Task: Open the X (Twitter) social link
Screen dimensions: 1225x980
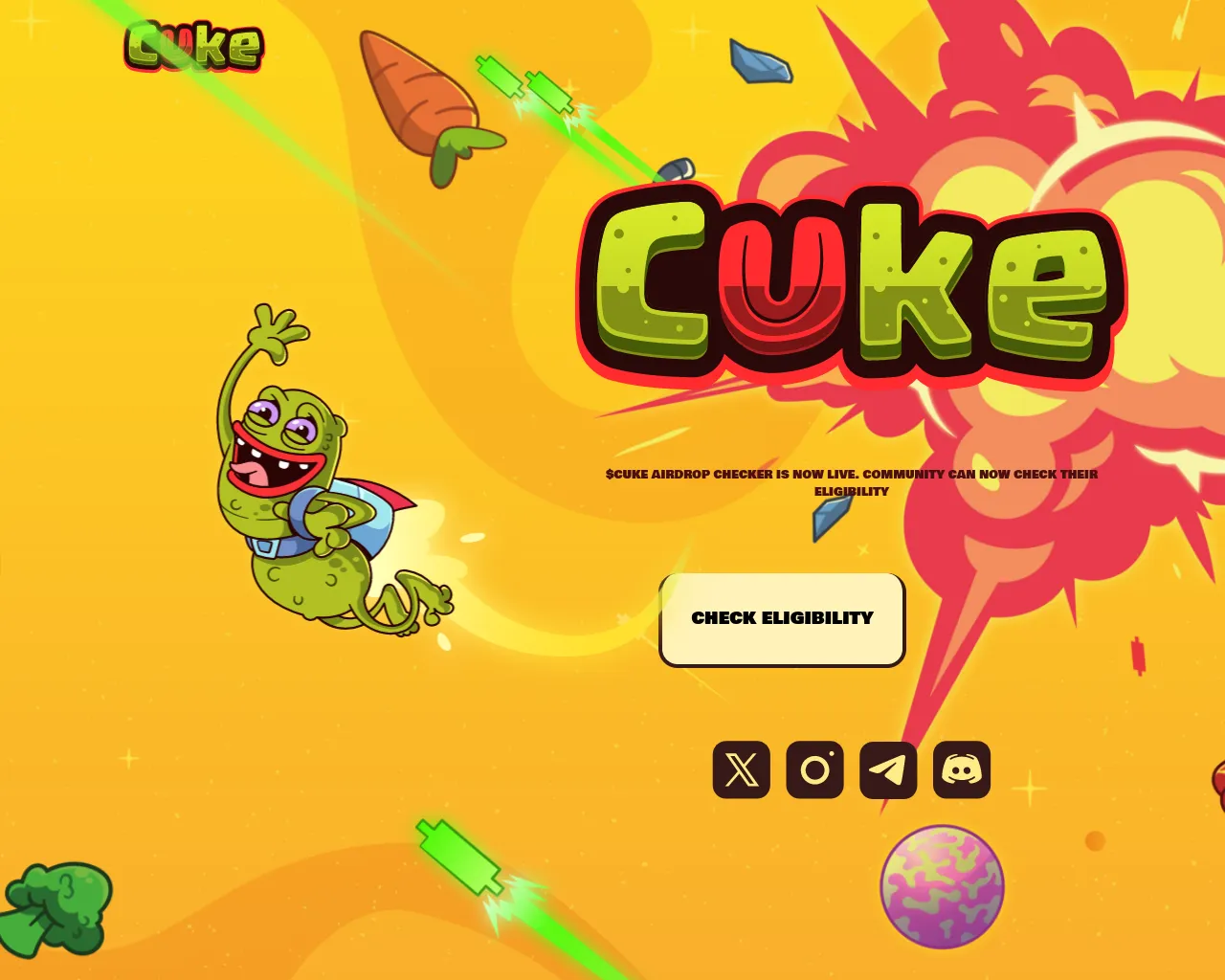Action: point(741,769)
